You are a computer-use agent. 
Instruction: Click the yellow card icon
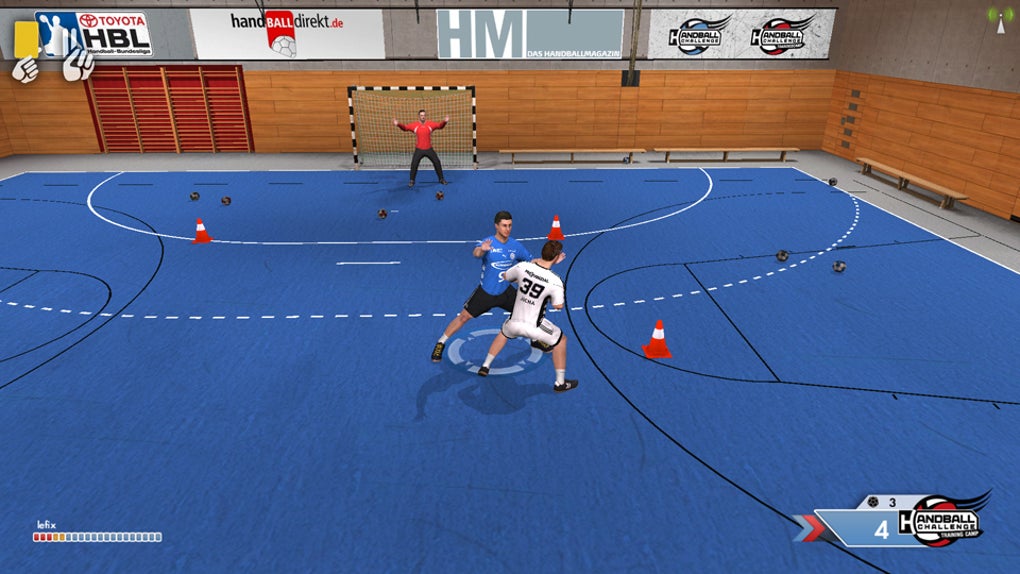click(x=27, y=38)
